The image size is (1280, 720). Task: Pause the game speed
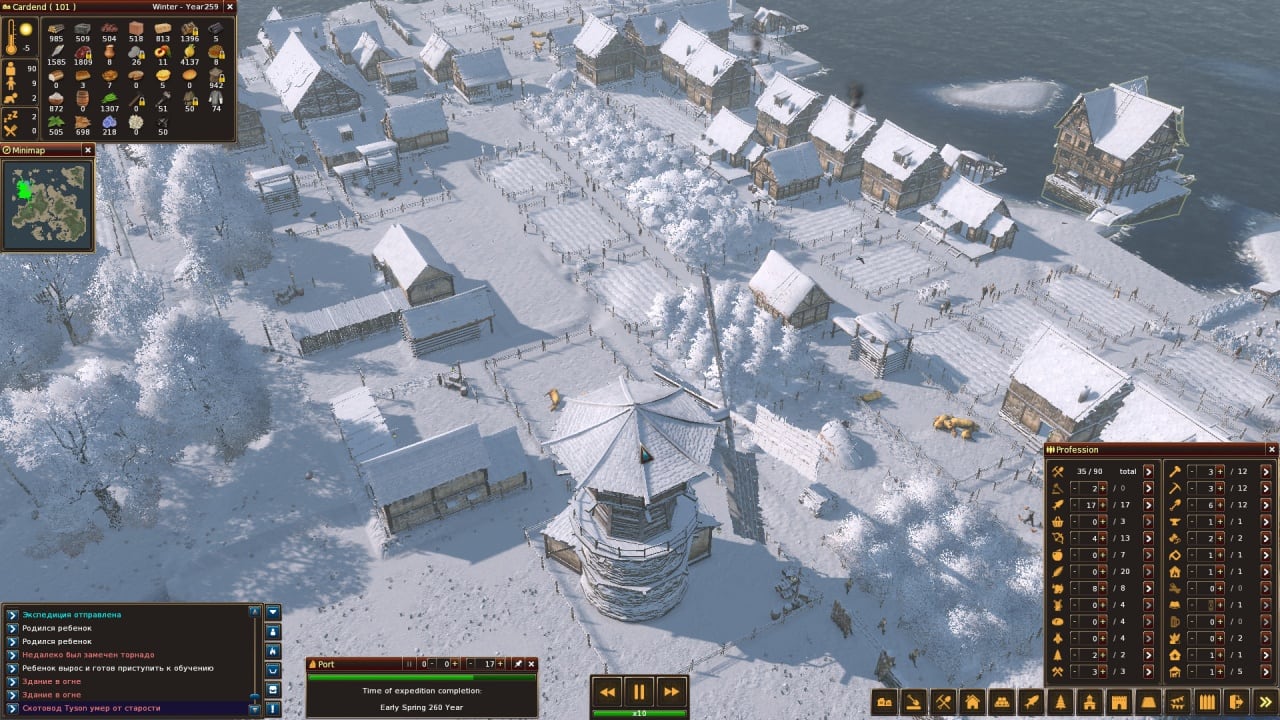638,691
